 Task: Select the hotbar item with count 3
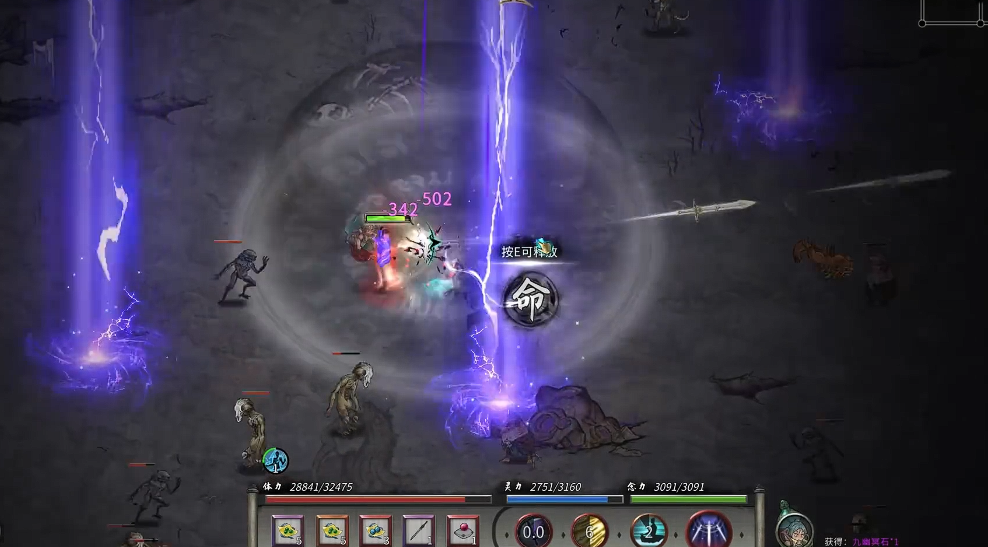376,530
